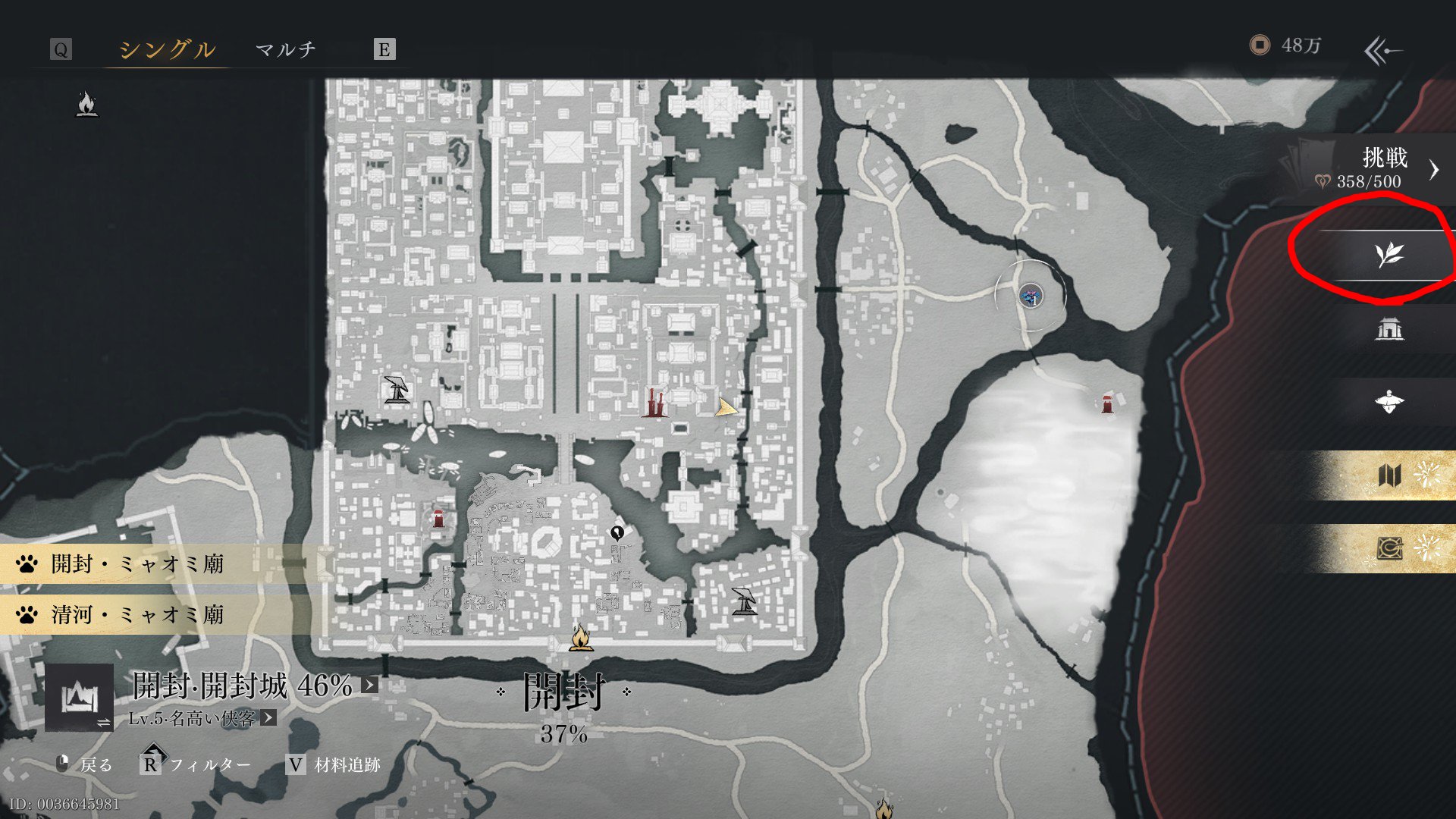Switch to the マルチ tab
Viewport: 1456px width, 819px height.
click(285, 49)
